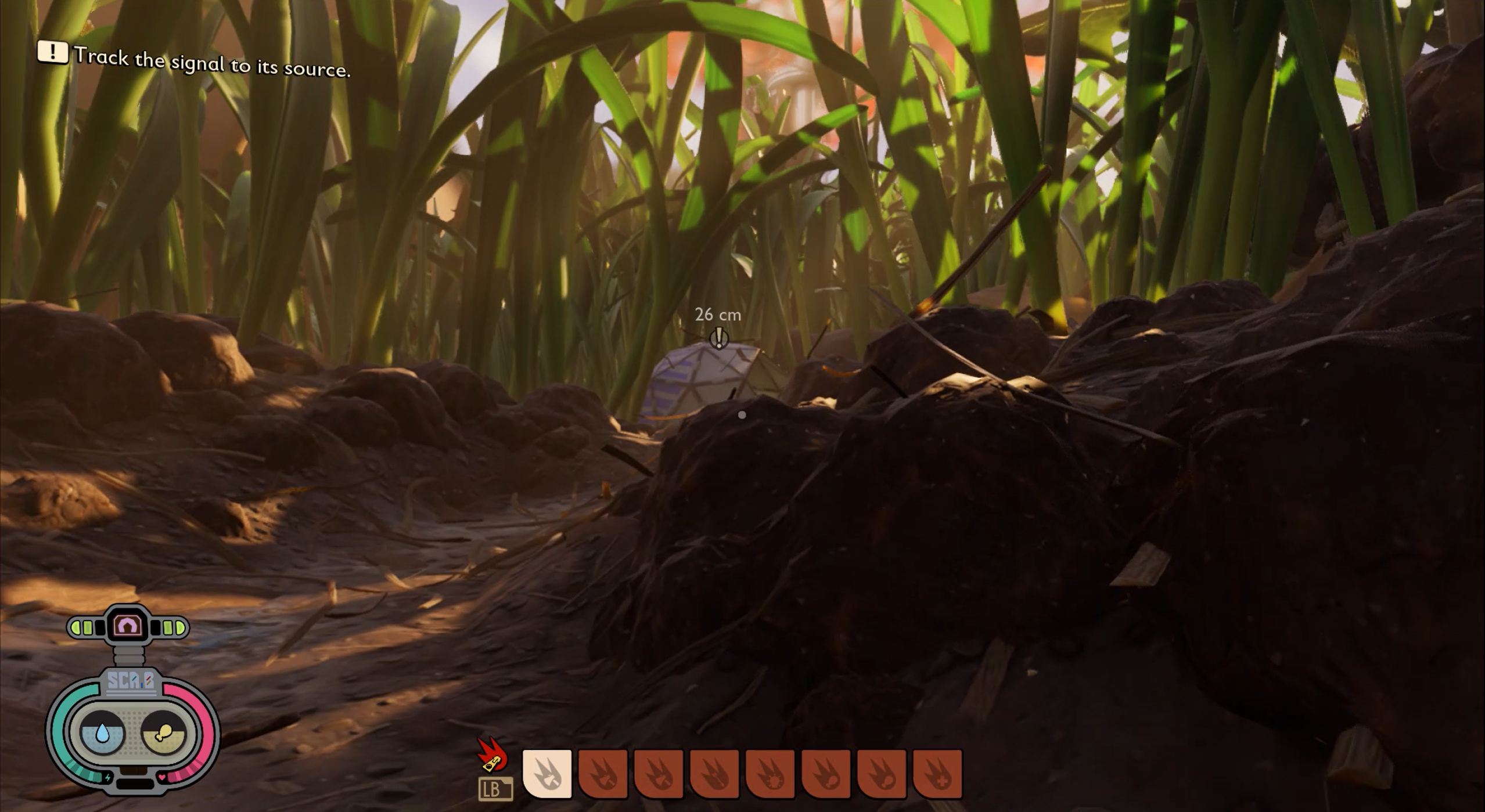Viewport: 1485px width, 812px height.
Task: Click the pink home icon atop the SCA.B device
Action: click(128, 625)
